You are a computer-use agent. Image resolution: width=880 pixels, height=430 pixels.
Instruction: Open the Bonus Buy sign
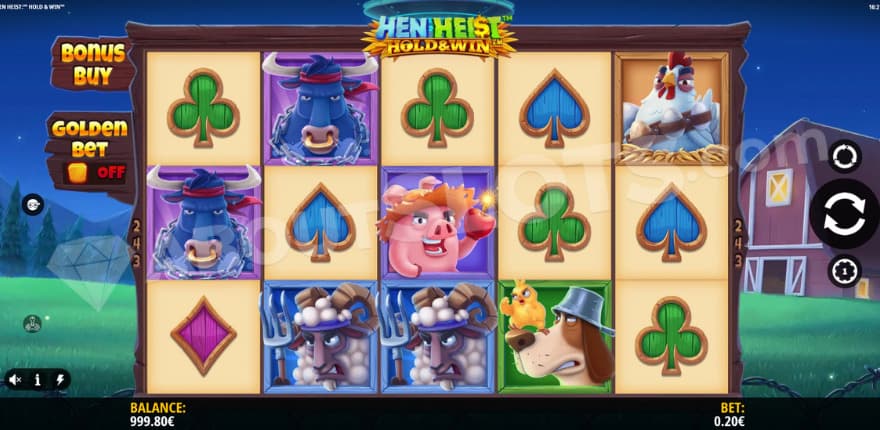[x=92, y=63]
